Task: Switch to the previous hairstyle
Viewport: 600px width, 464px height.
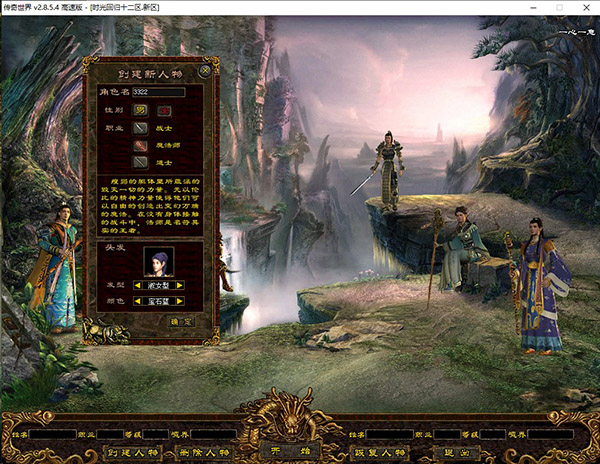Action: coord(136,285)
